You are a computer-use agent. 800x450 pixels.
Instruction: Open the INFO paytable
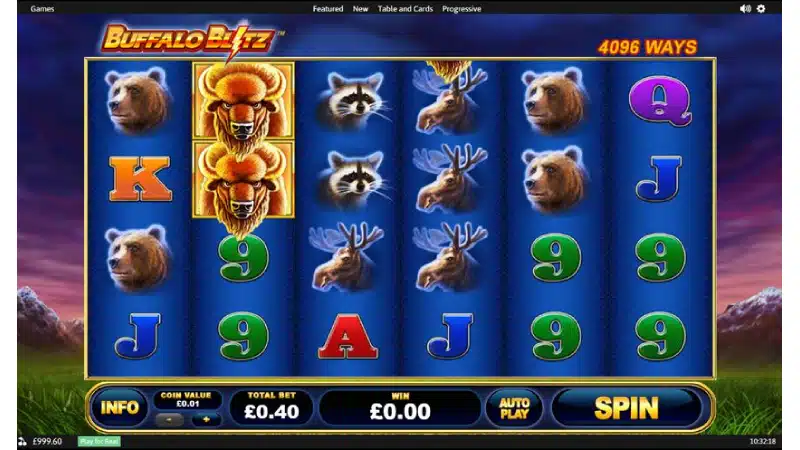tap(119, 408)
